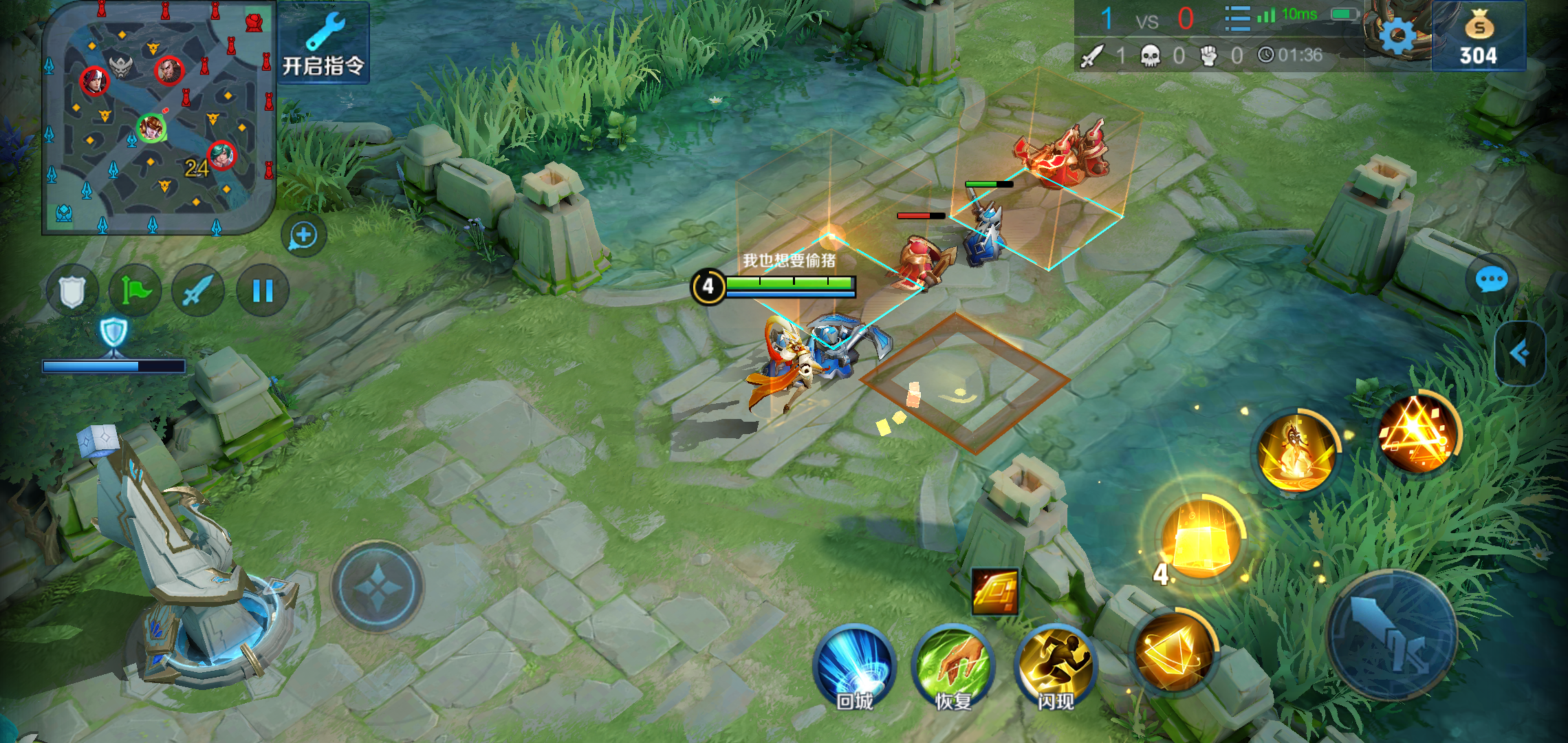Tap the 开启指令 wrench button
Viewport: 1568px width, 743px height.
323,43
